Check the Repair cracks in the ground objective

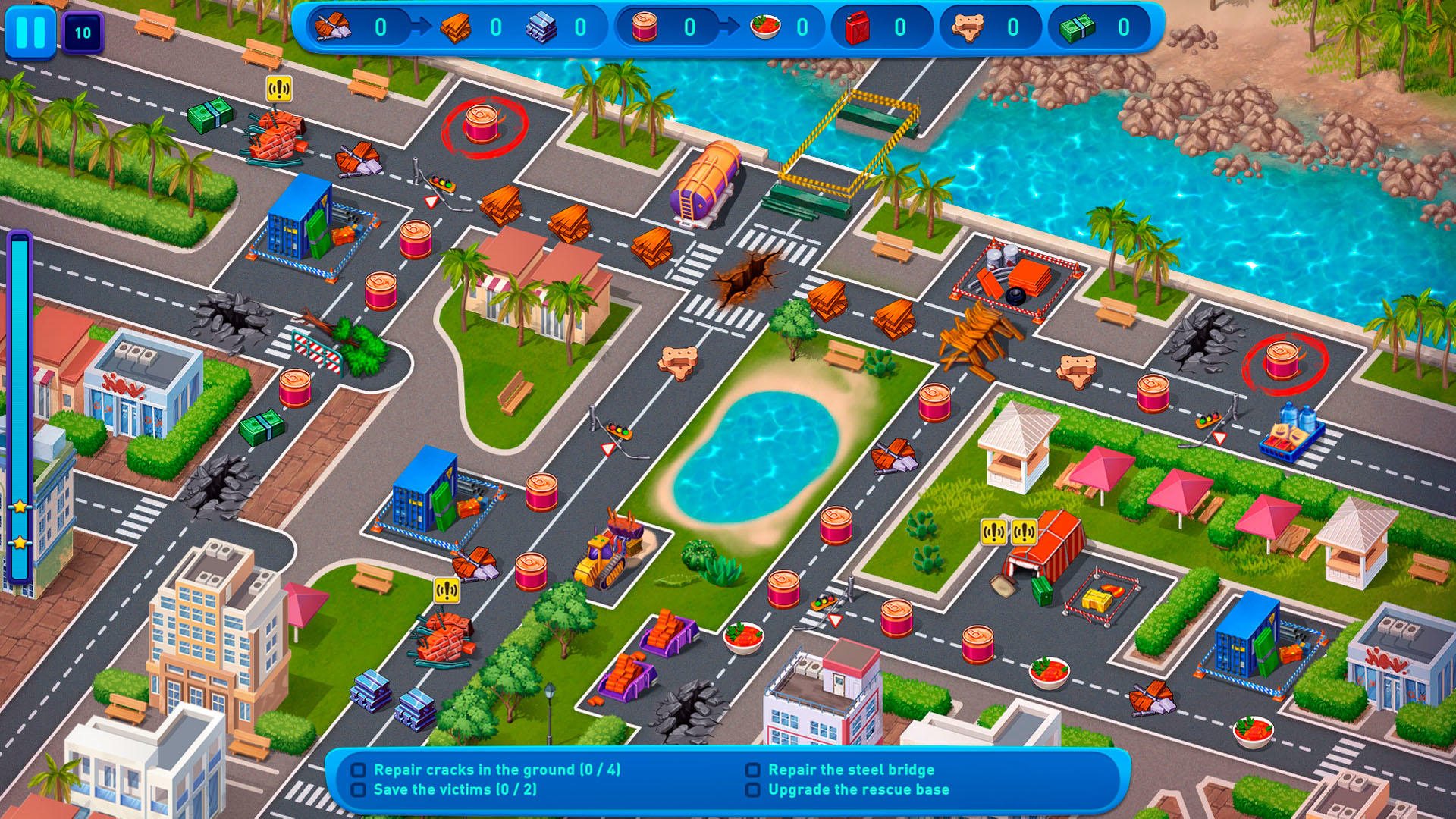[x=359, y=769]
